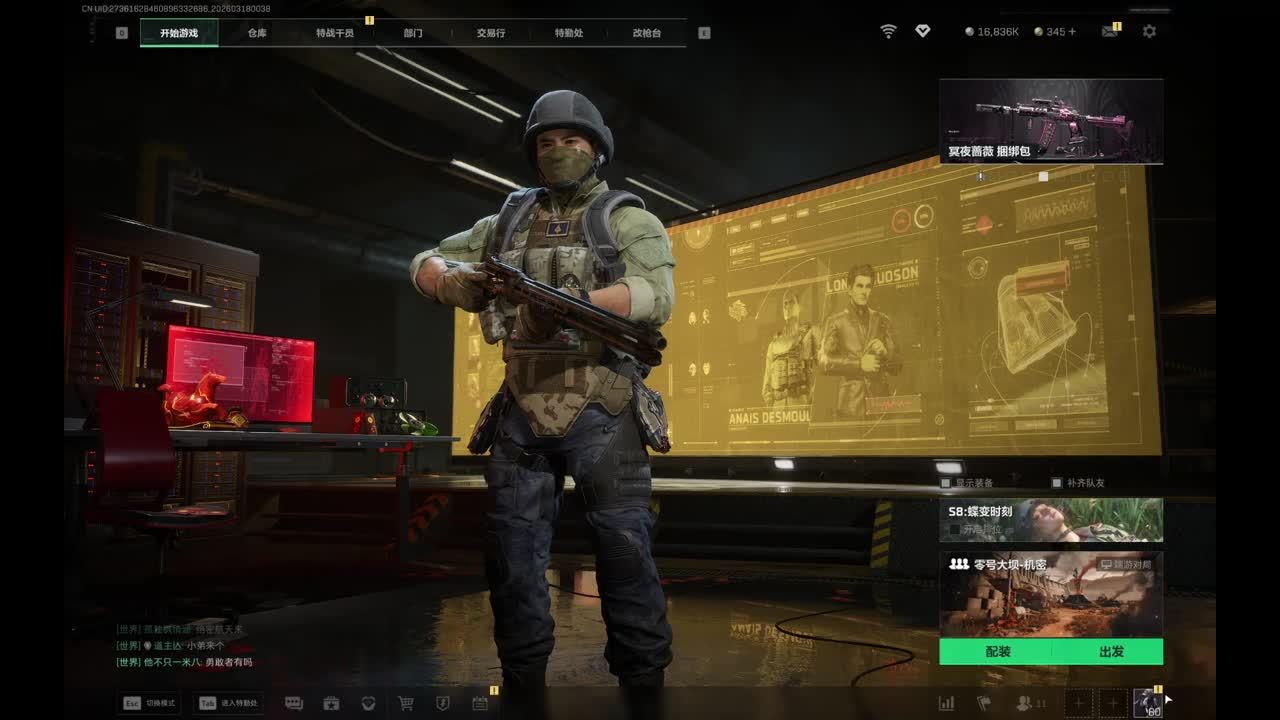Open the 特战干员 operators tab

(x=335, y=33)
